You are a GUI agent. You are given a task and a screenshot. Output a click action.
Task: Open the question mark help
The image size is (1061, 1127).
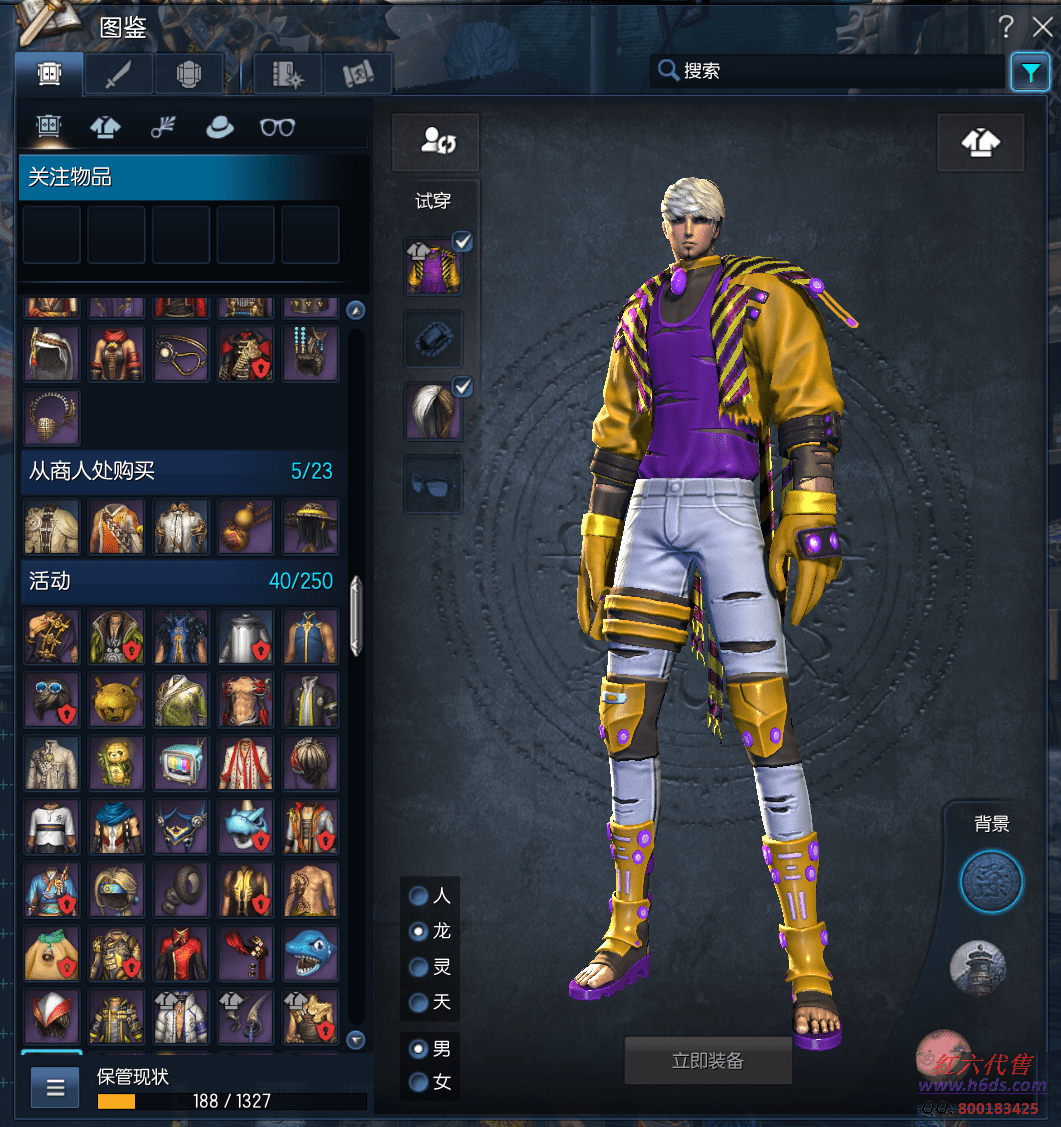coord(1007,28)
